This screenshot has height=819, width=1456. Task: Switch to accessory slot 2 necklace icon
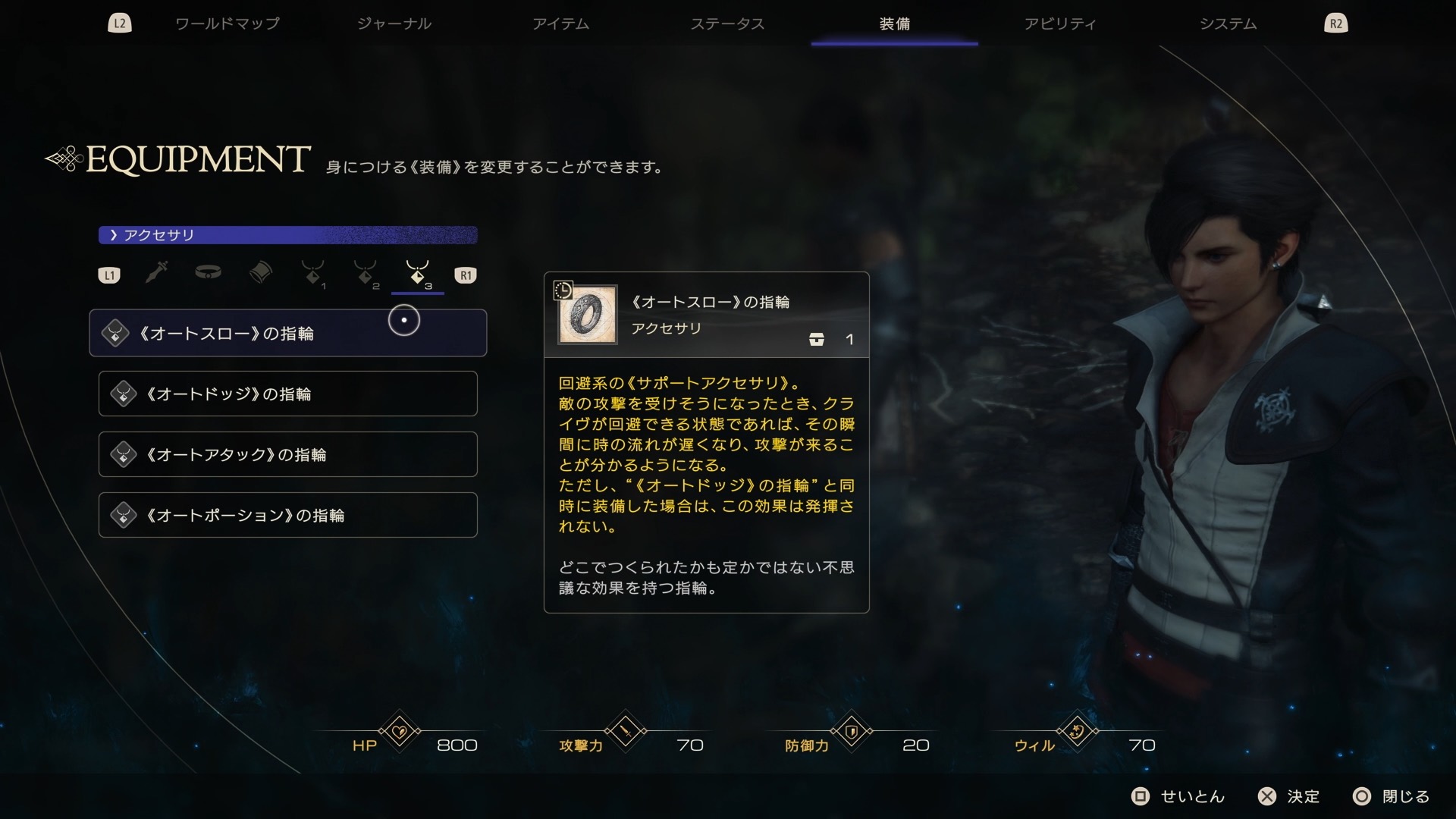(x=366, y=275)
